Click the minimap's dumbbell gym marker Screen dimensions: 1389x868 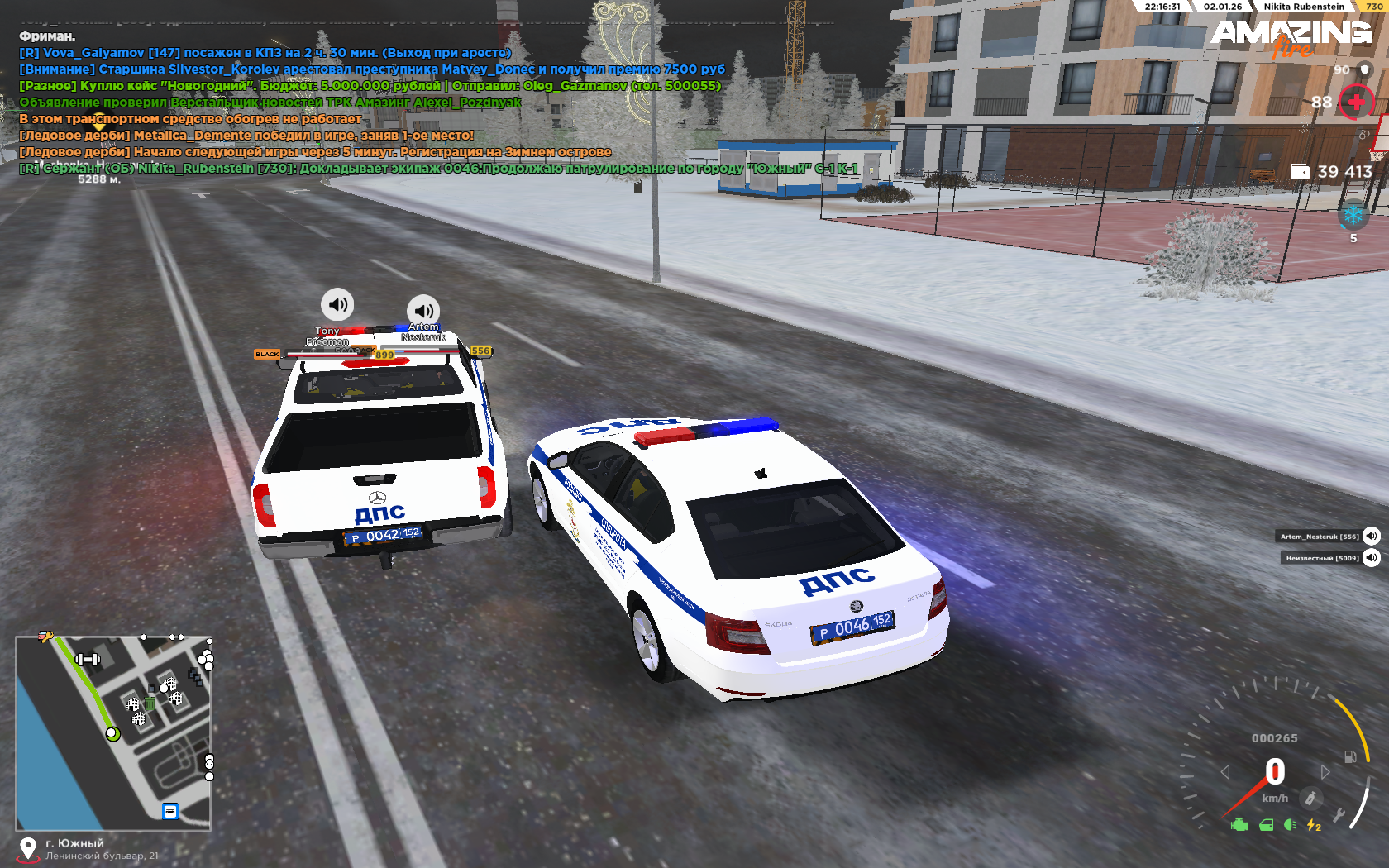[88, 659]
